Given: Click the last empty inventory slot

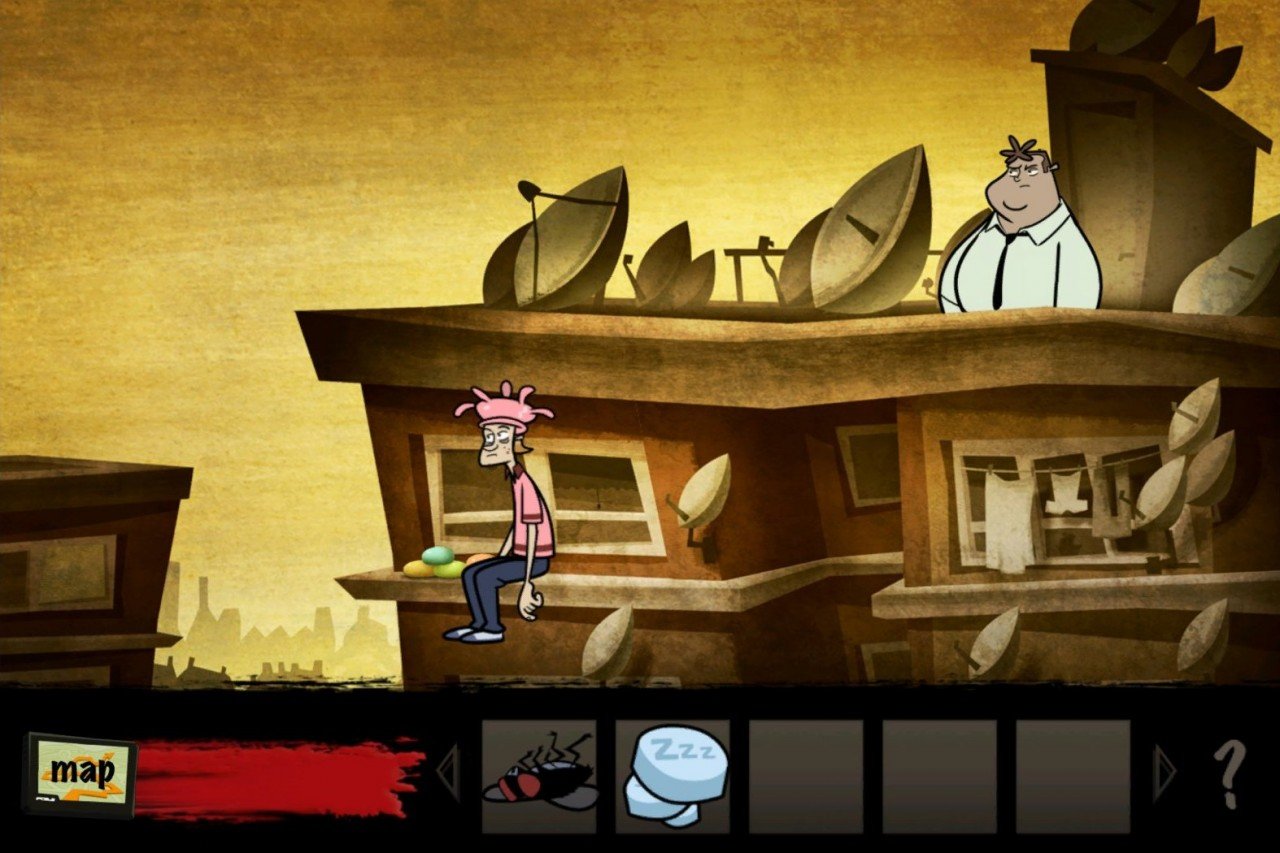Looking at the screenshot, I should [1073, 775].
